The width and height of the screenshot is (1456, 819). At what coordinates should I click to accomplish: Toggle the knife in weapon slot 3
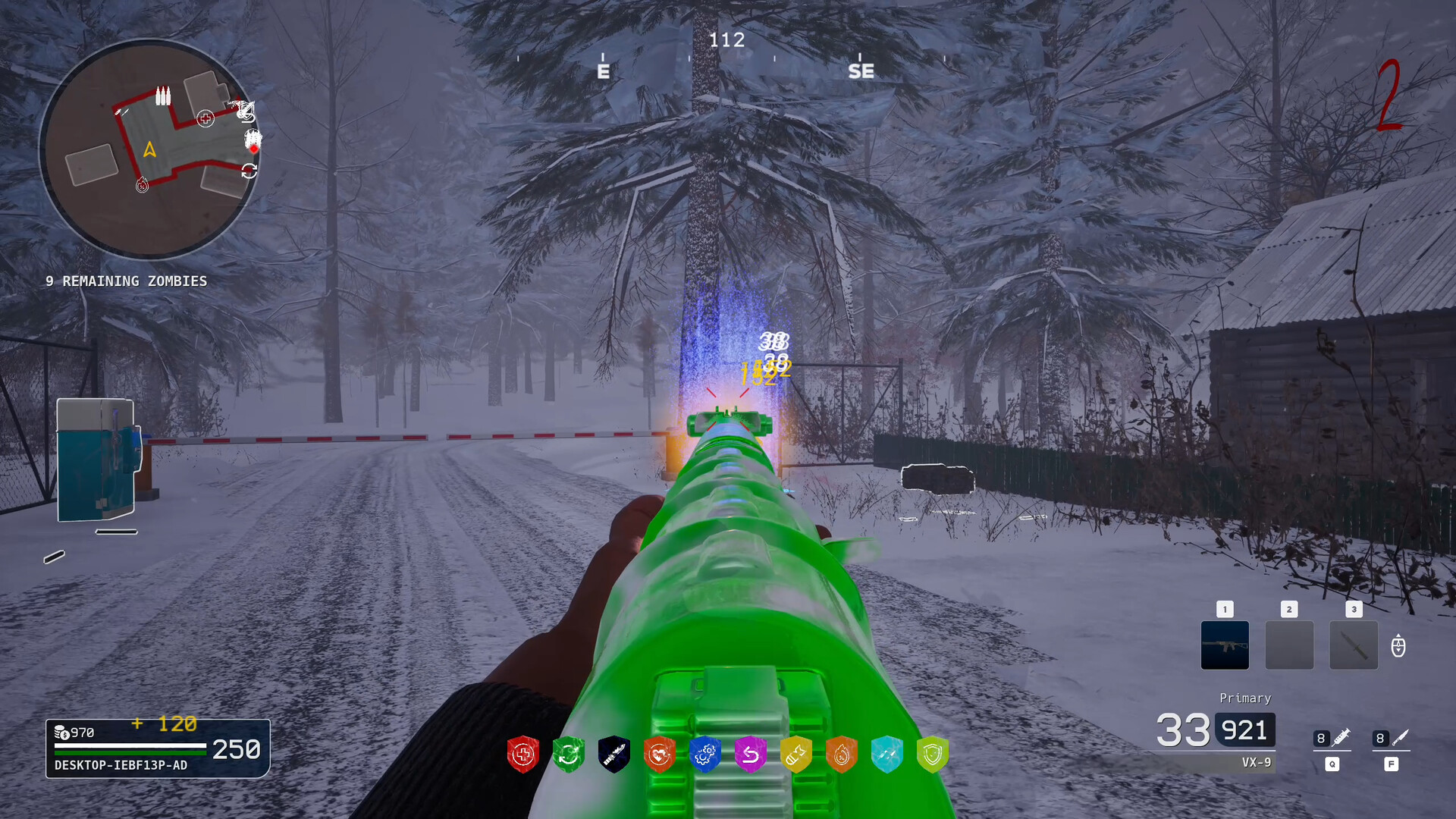(x=1354, y=645)
